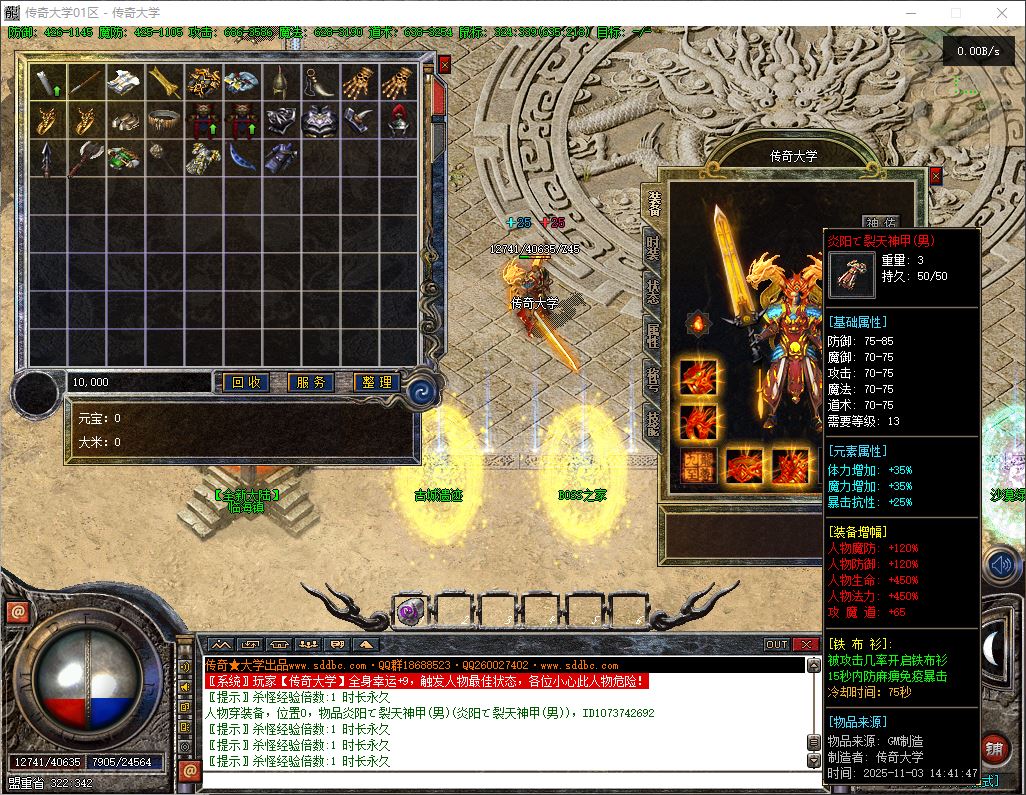The width and height of the screenshot is (1026, 795).
Task: Choose the curved horn necklace item
Action: (x=322, y=82)
